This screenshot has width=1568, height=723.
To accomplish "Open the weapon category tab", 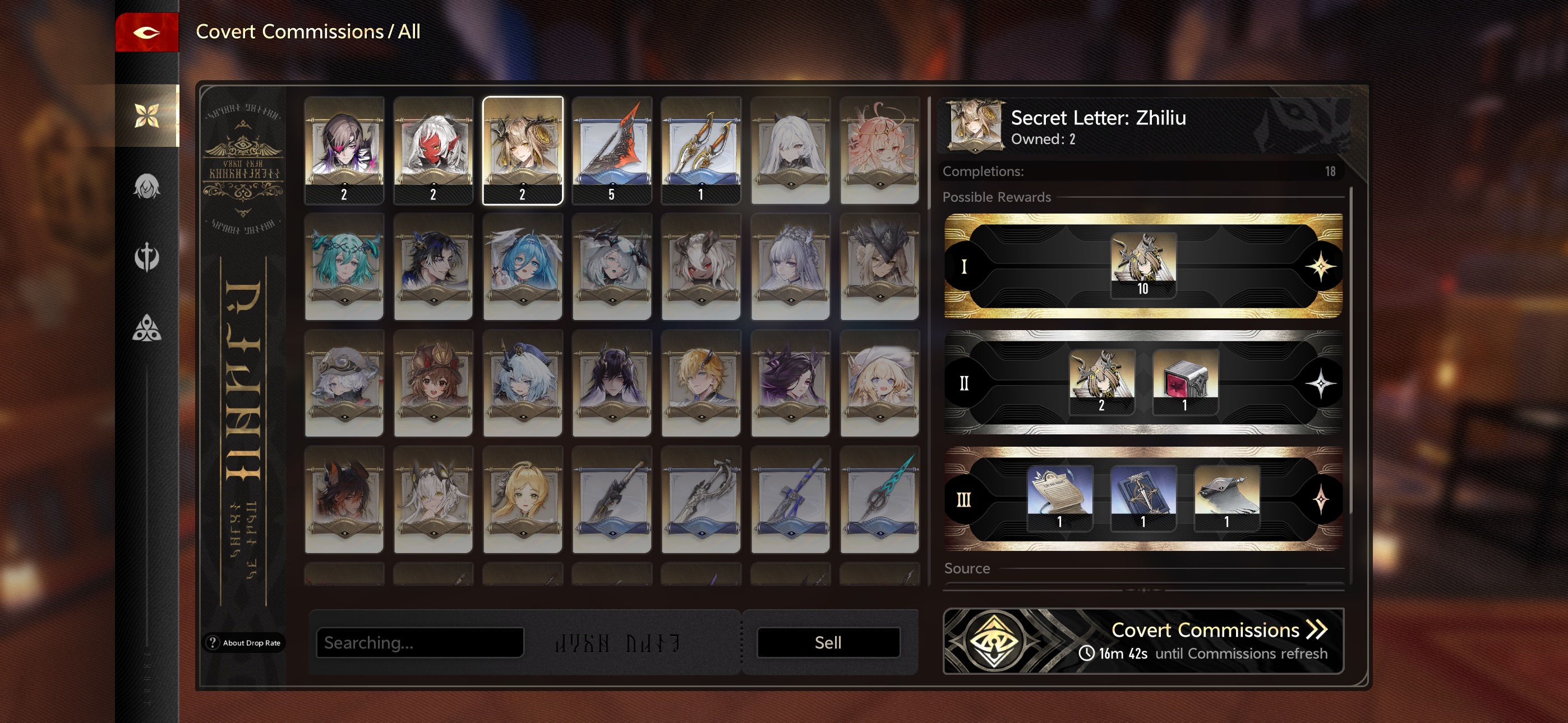I will [x=147, y=257].
